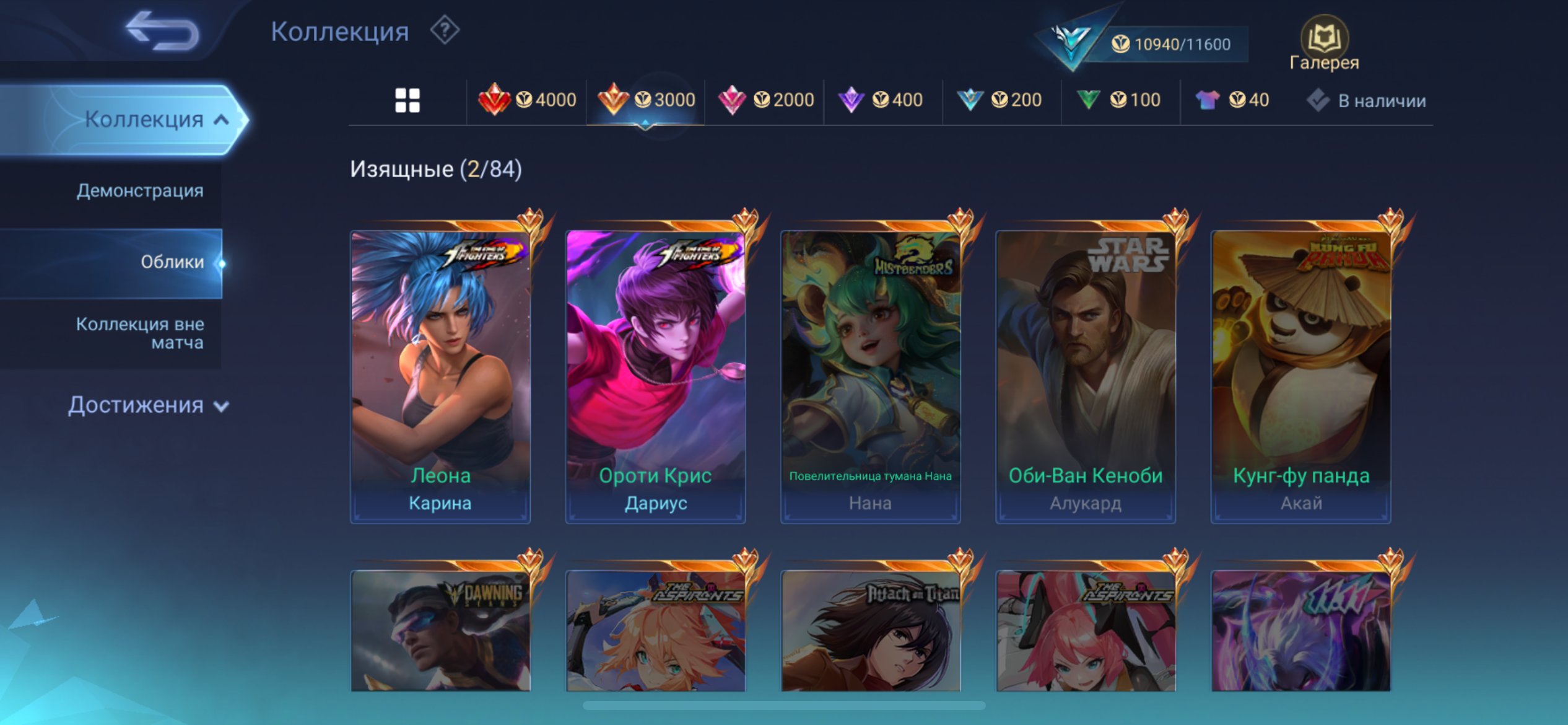
Task: Switch to the 400 points tier
Action: coord(880,100)
